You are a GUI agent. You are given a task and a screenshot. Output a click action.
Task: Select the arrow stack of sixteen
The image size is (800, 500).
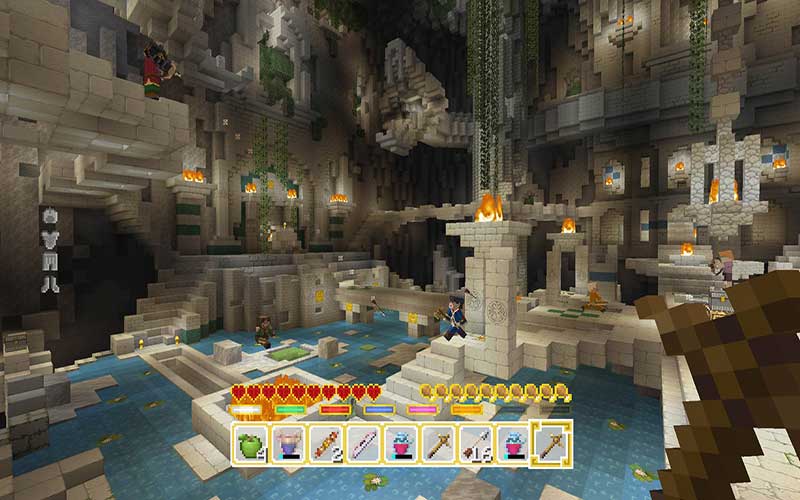[x=475, y=441]
